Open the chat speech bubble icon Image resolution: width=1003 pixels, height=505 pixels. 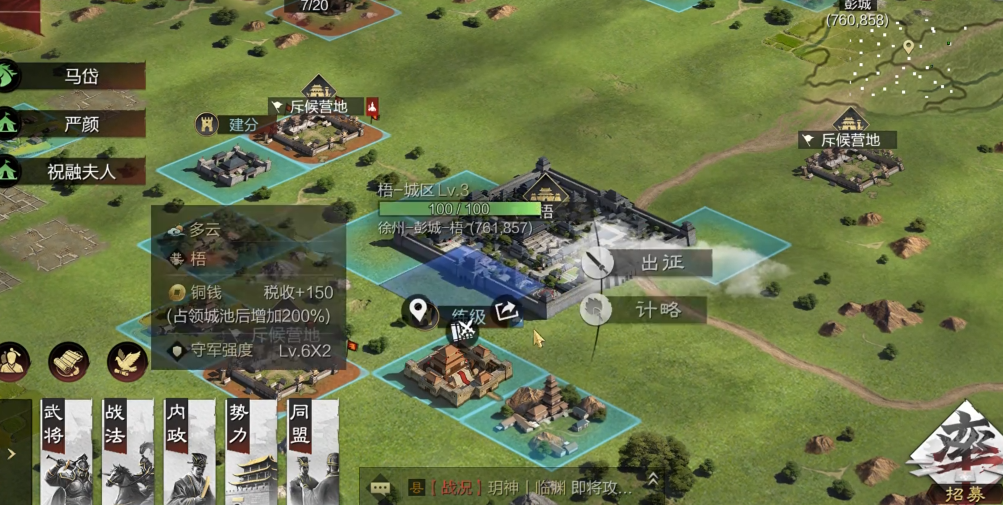pyautogui.click(x=380, y=488)
